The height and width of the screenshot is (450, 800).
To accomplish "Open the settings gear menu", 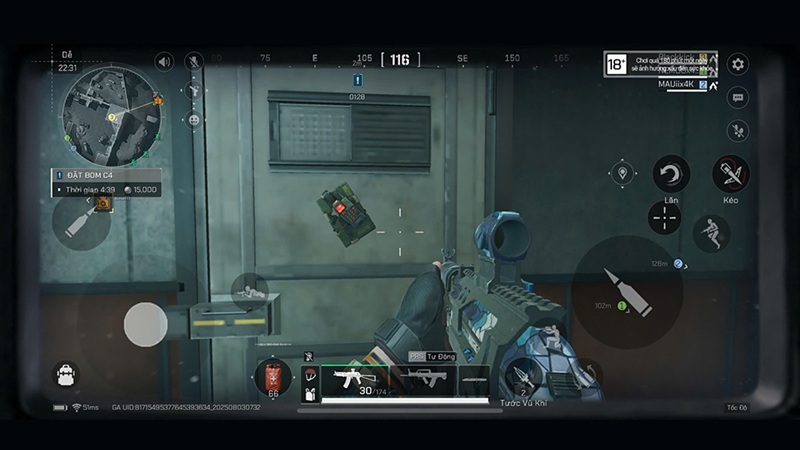I will click(738, 64).
